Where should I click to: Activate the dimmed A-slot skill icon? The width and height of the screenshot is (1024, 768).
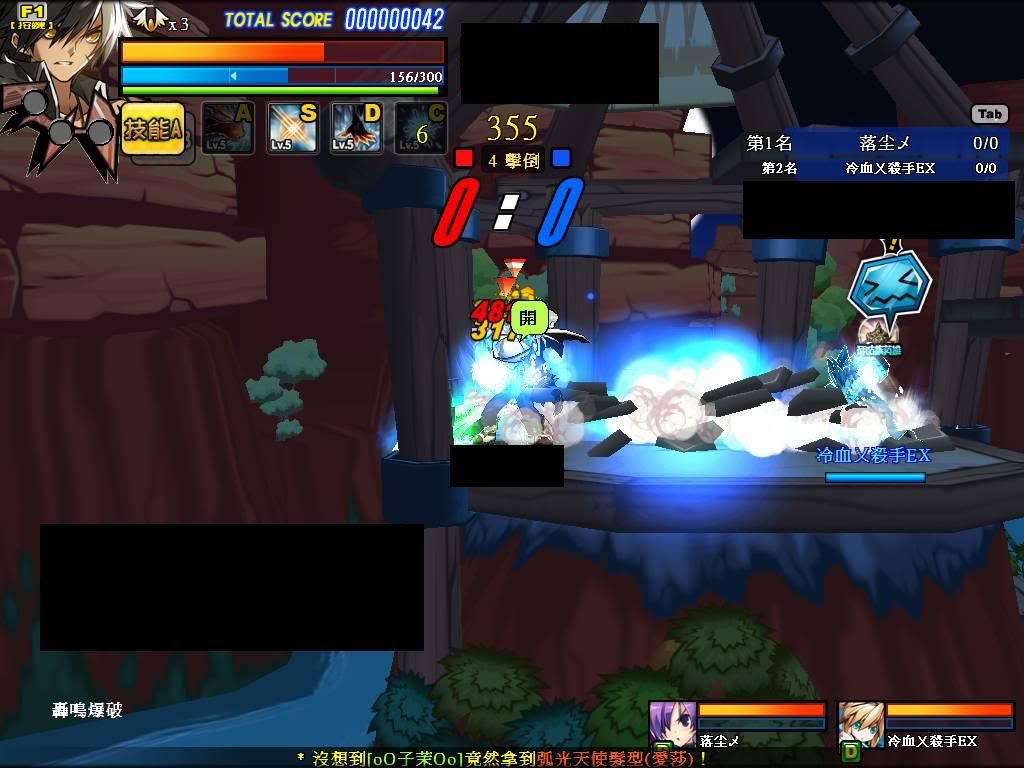228,128
